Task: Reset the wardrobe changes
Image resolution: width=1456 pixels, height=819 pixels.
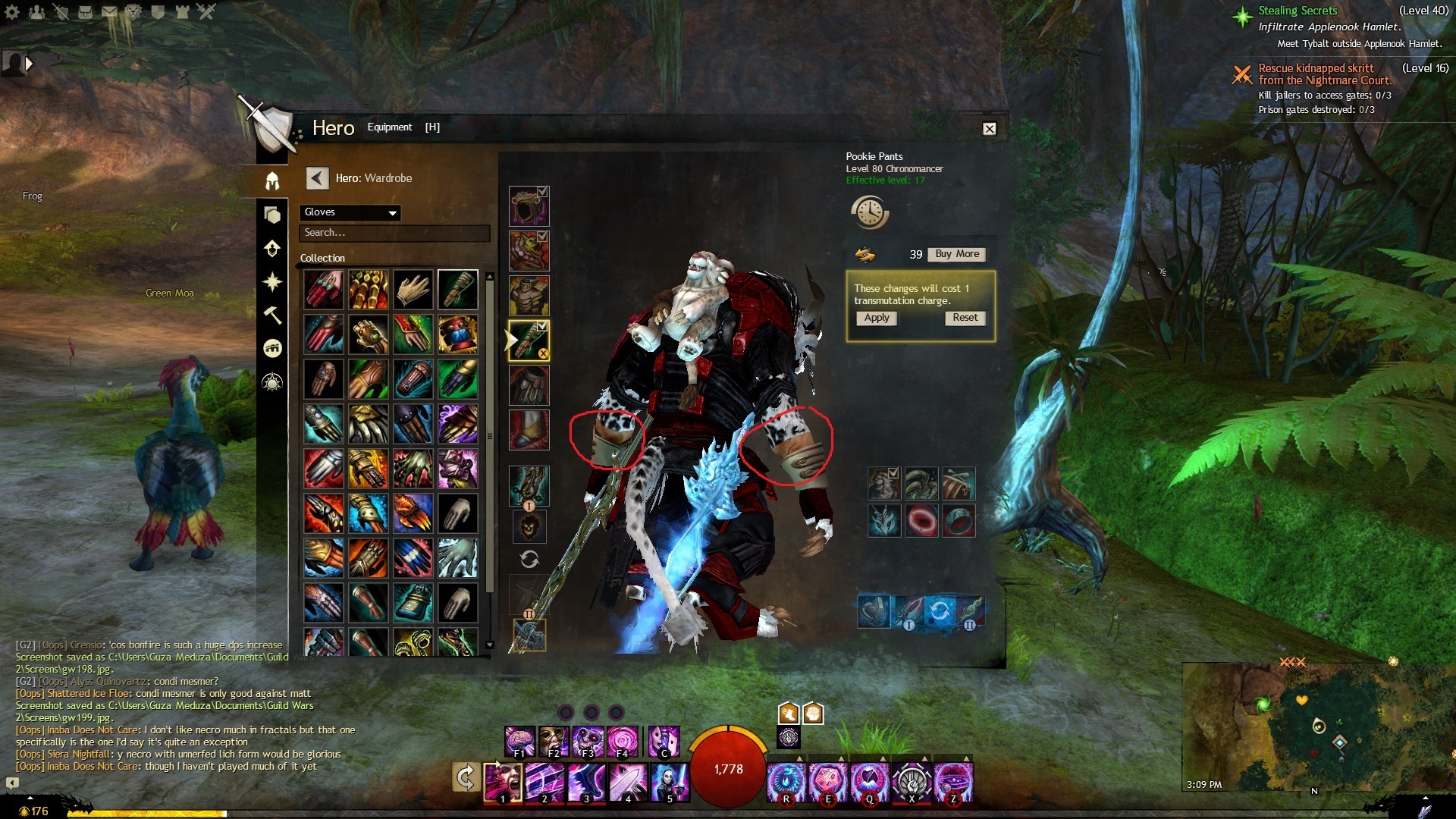Action: [x=965, y=318]
